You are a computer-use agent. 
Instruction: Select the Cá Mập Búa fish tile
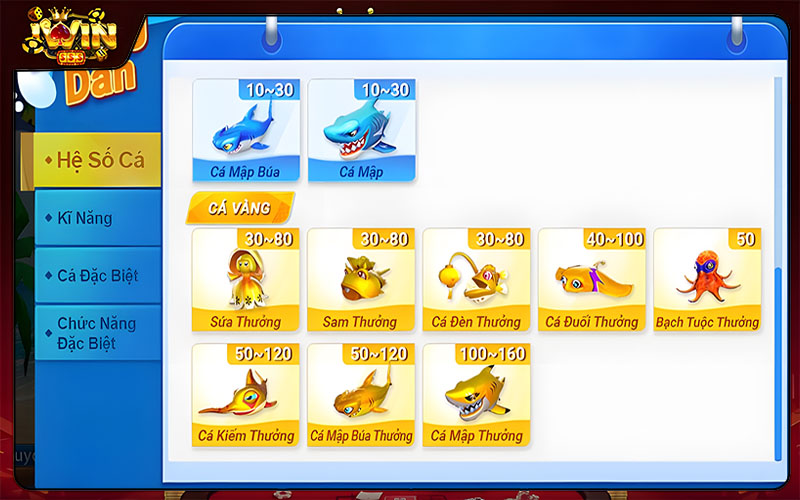[245, 131]
